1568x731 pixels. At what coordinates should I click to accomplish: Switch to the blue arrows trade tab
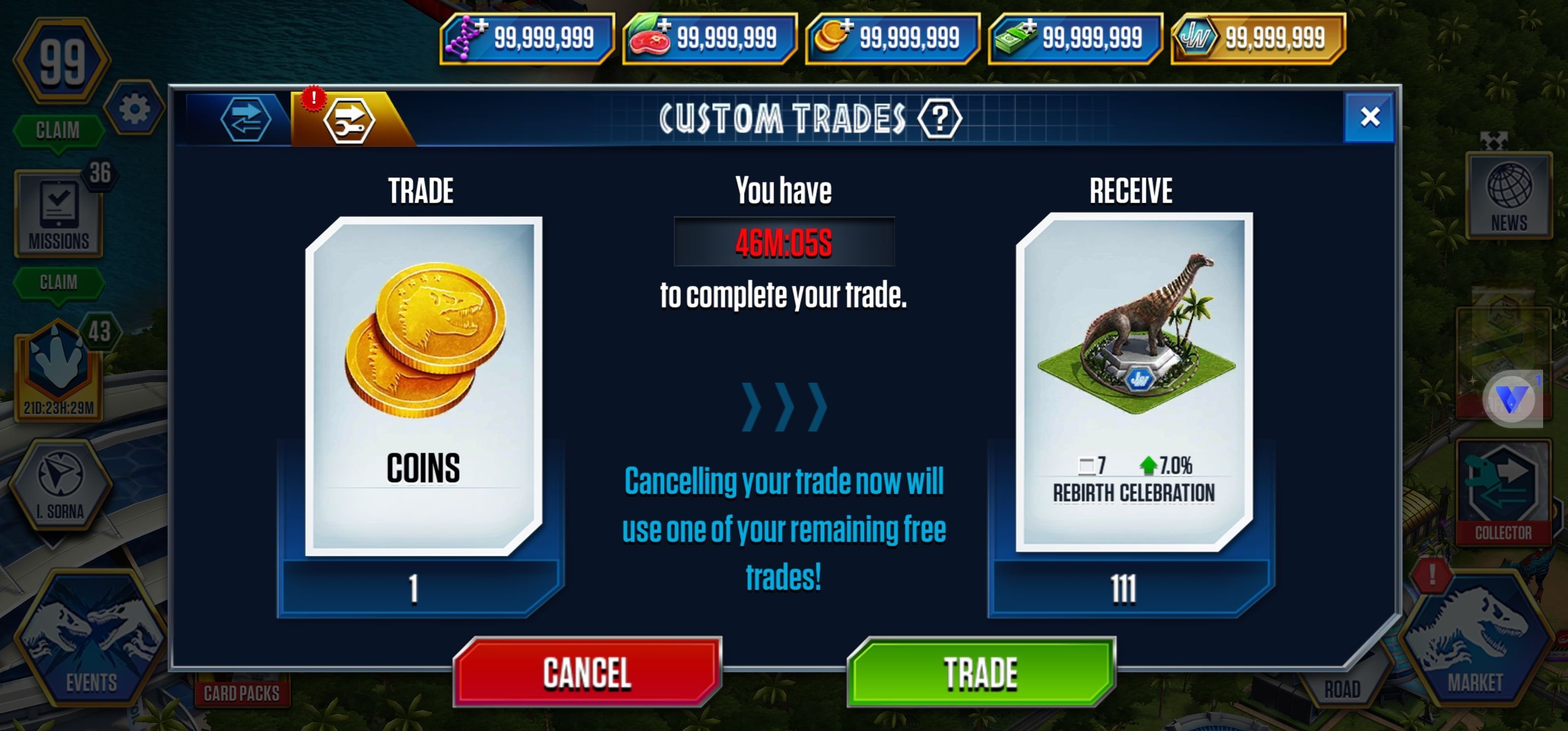click(245, 119)
